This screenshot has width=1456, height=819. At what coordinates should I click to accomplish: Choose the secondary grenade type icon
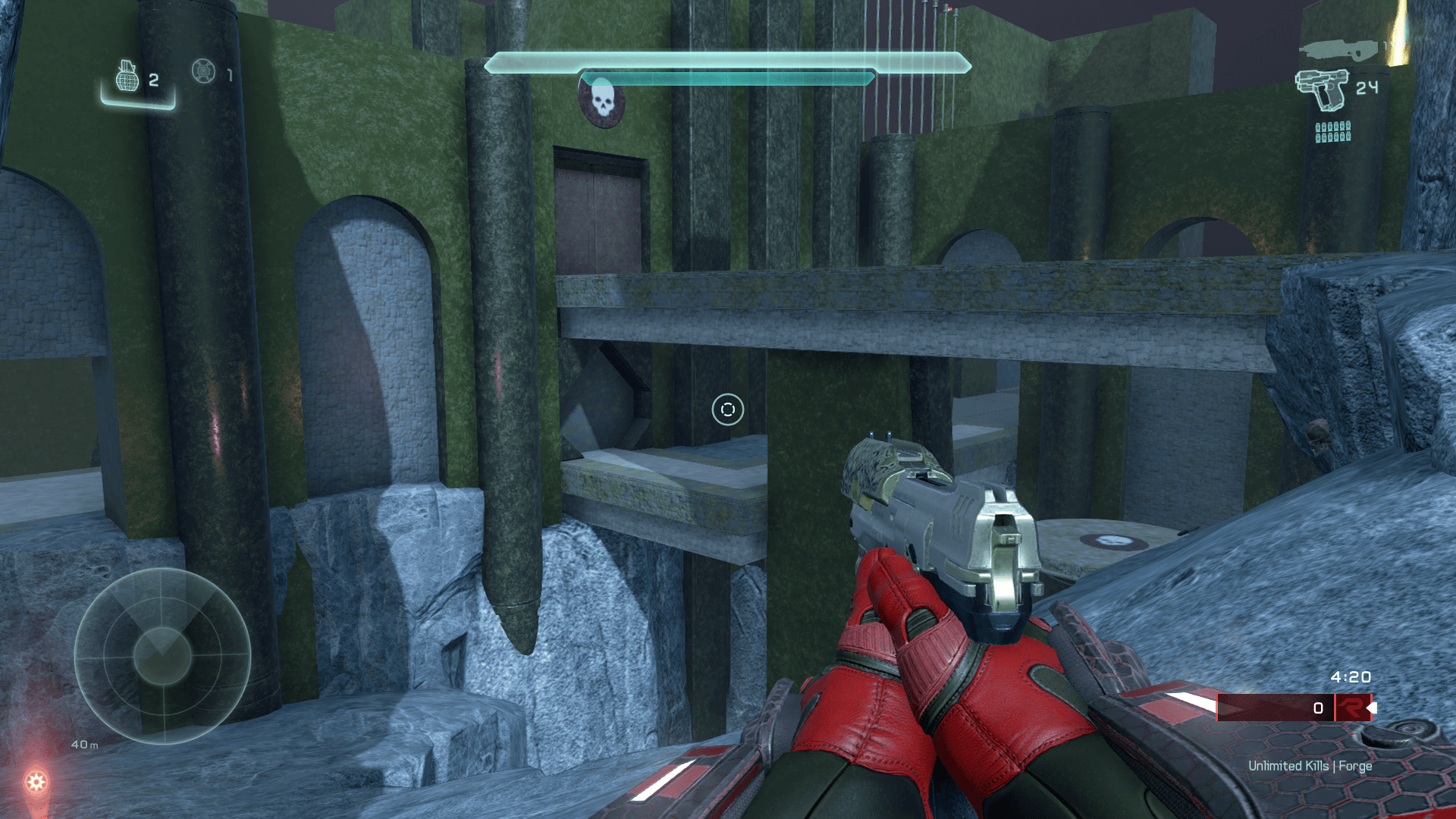point(203,71)
